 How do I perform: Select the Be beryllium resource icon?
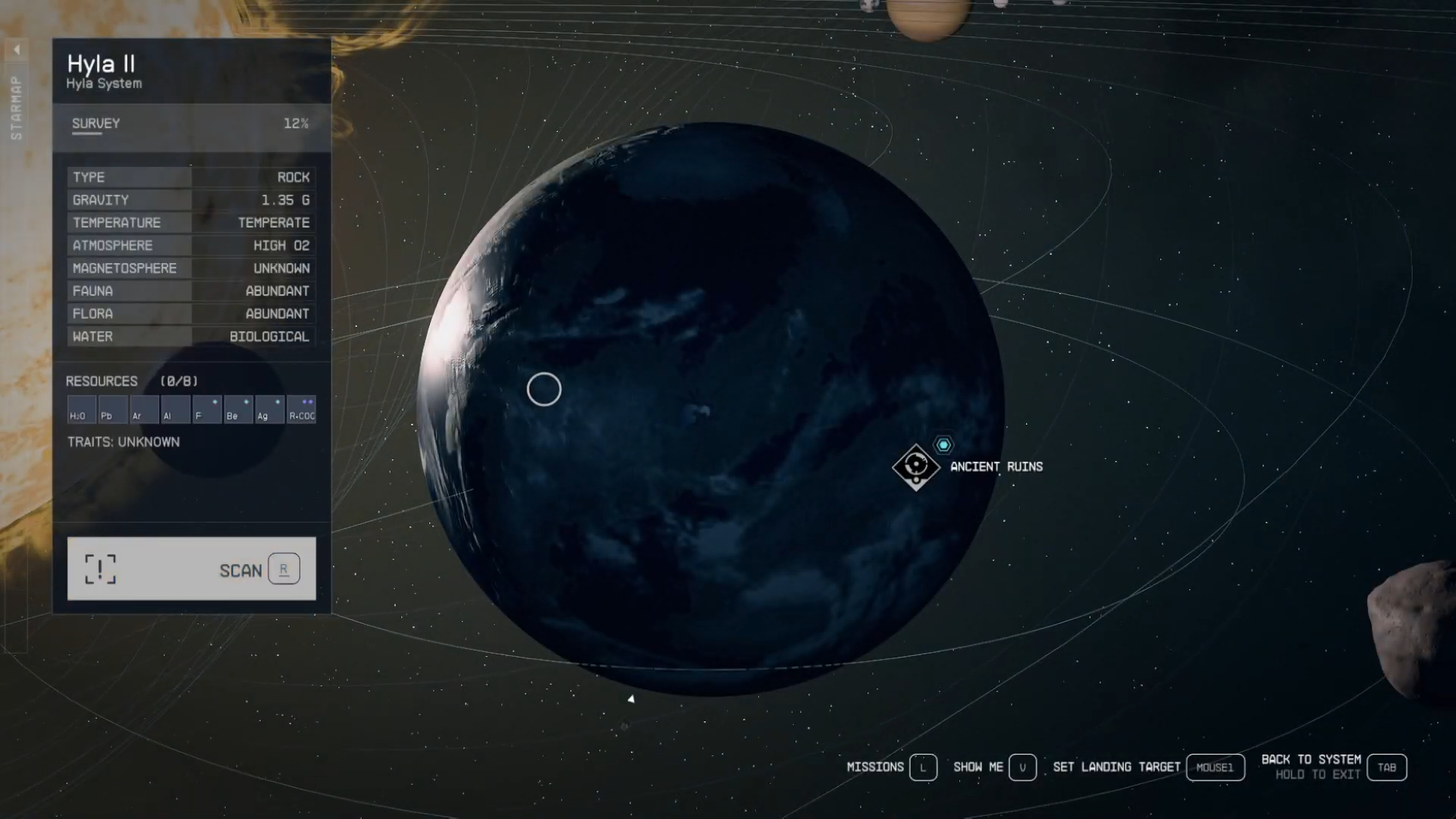[x=238, y=409]
